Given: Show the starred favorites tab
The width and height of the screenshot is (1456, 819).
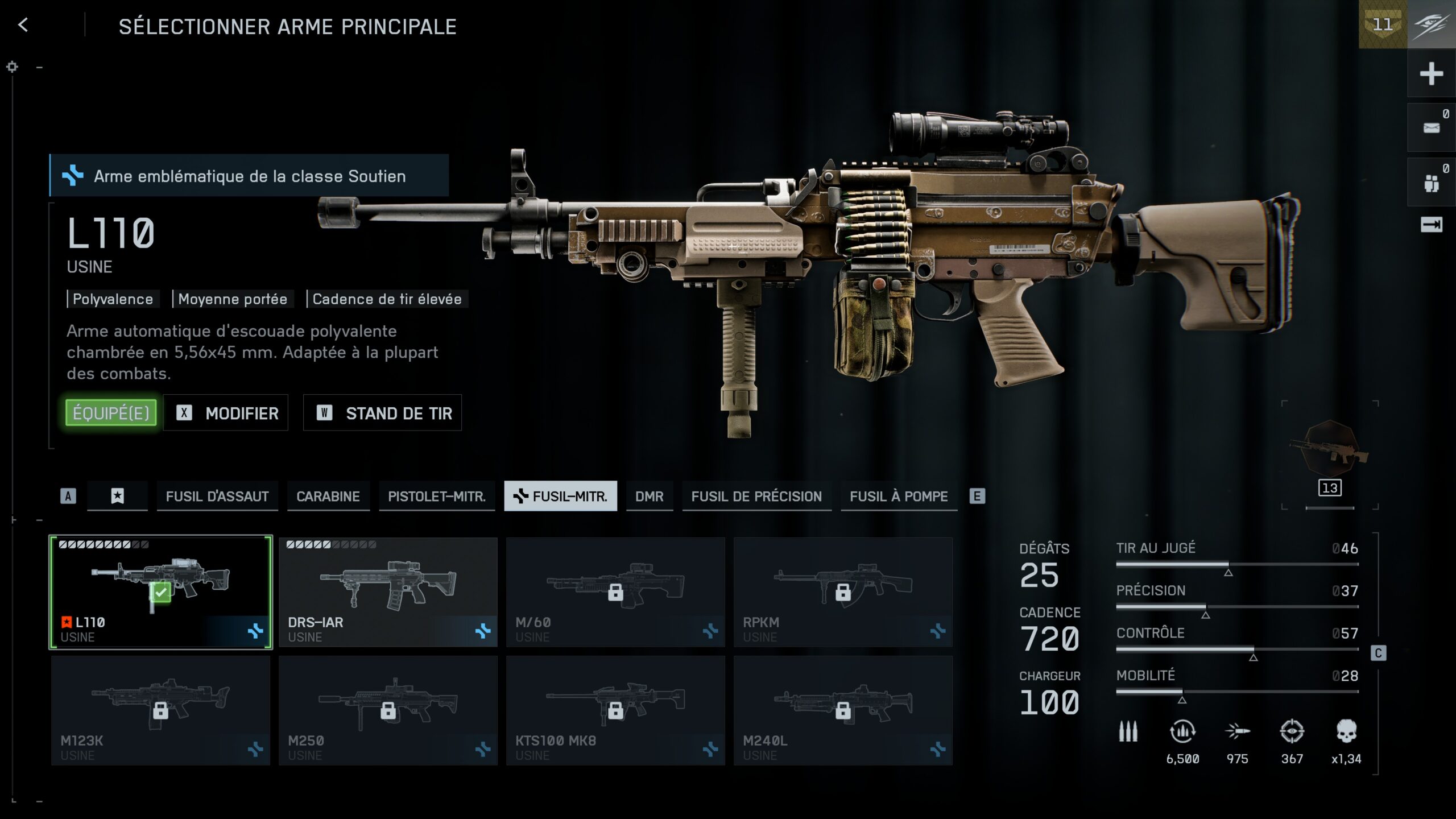Looking at the screenshot, I should (x=117, y=497).
